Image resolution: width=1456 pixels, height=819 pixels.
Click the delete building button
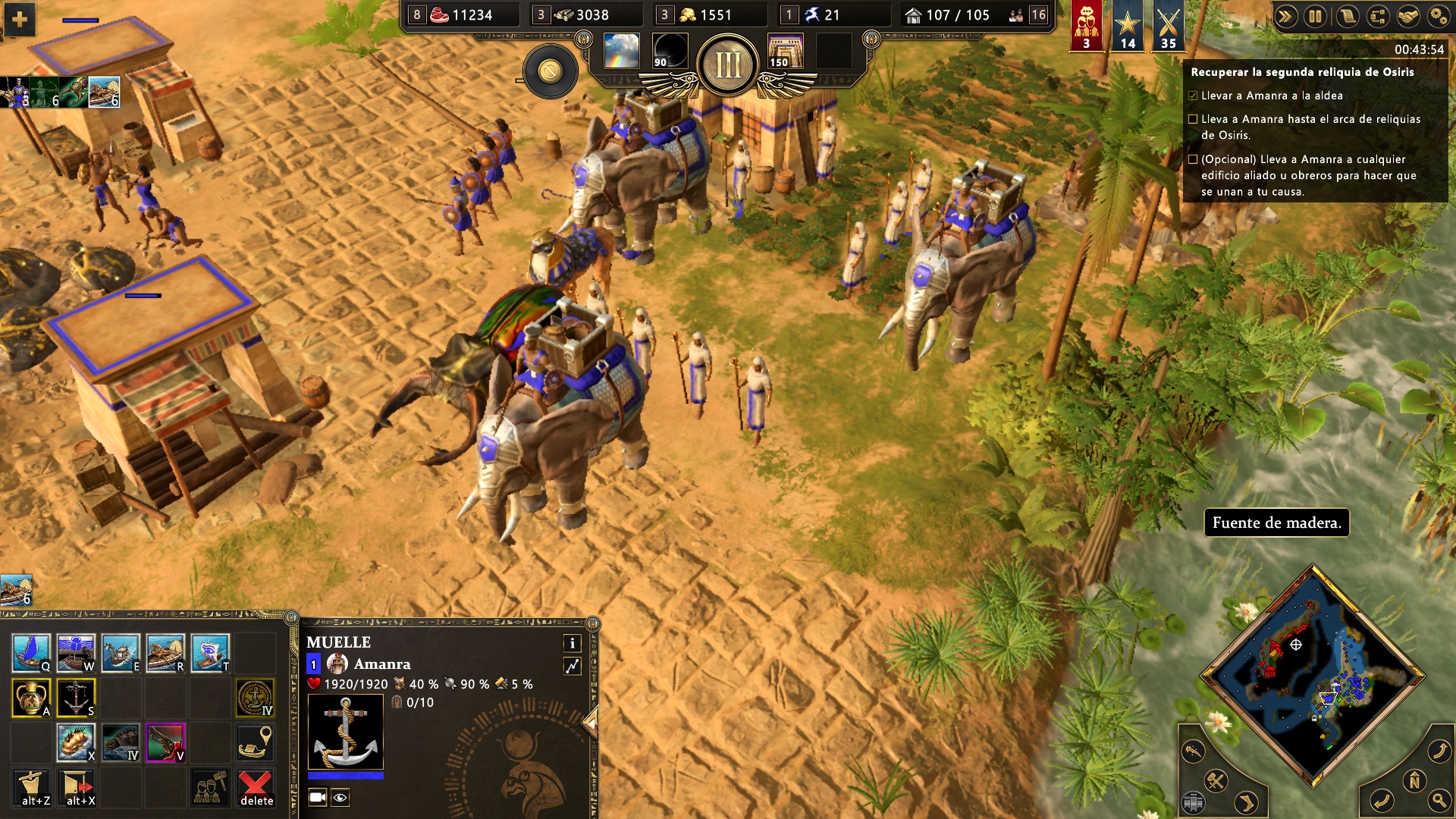[x=256, y=787]
